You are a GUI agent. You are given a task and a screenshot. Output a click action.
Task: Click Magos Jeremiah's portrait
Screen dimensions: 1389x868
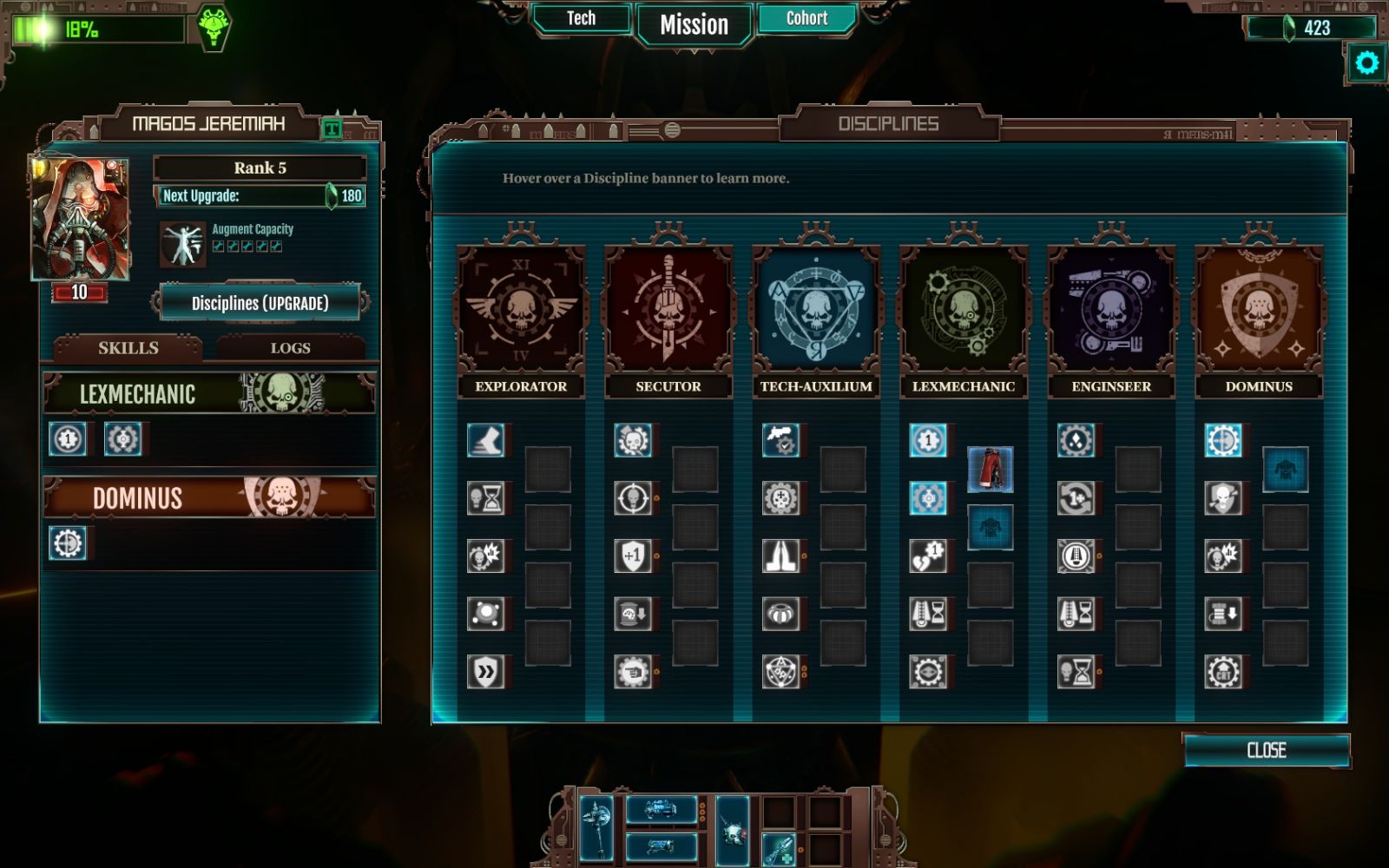coord(80,219)
